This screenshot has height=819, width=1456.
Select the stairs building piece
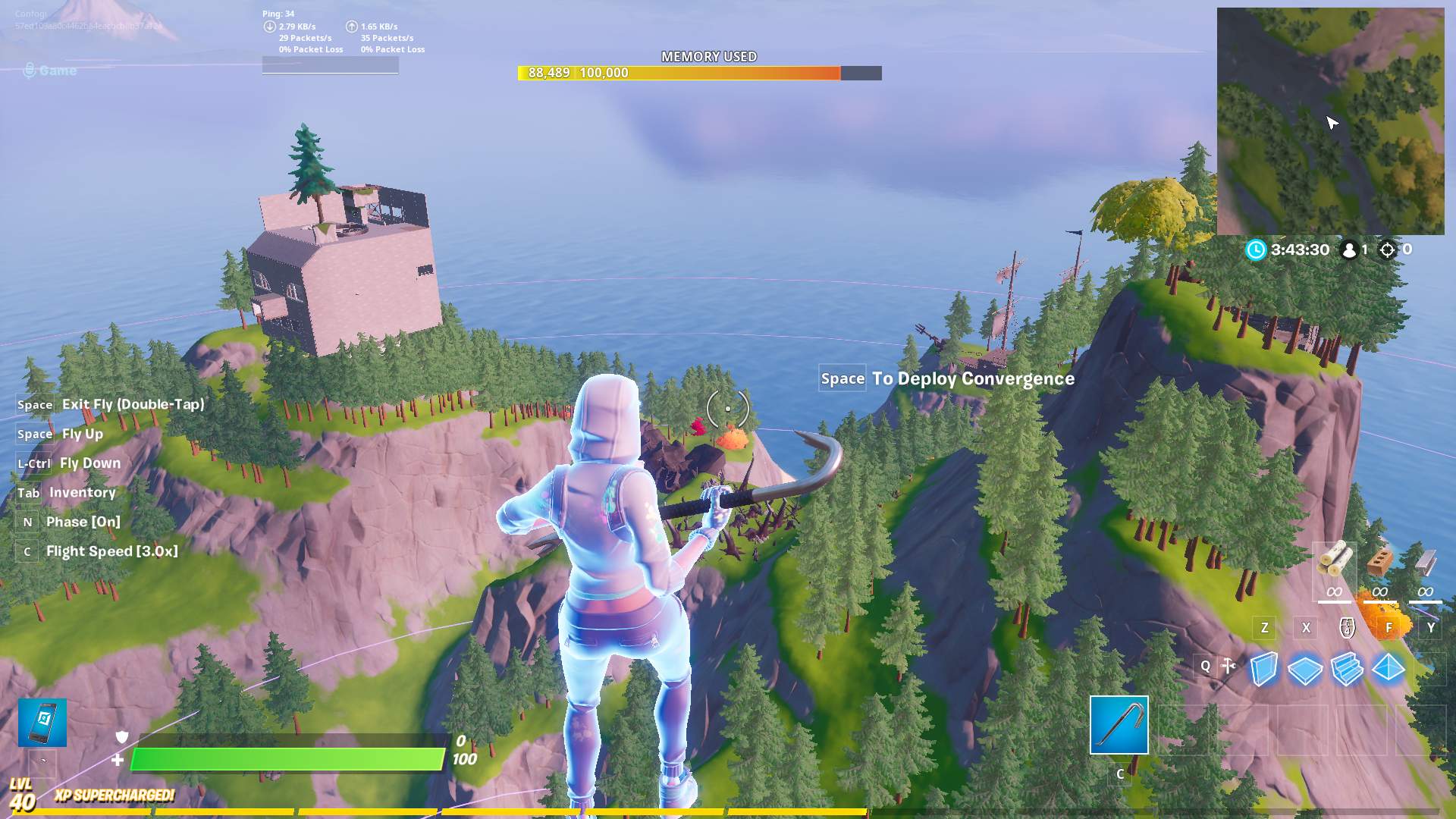(1347, 667)
